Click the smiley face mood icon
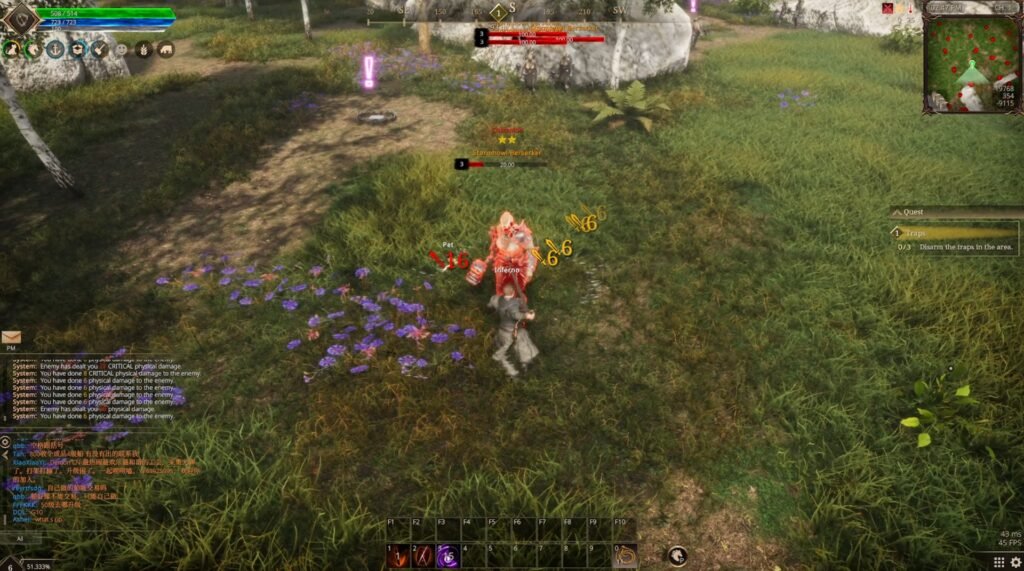This screenshot has height=571, width=1024. coord(121,49)
